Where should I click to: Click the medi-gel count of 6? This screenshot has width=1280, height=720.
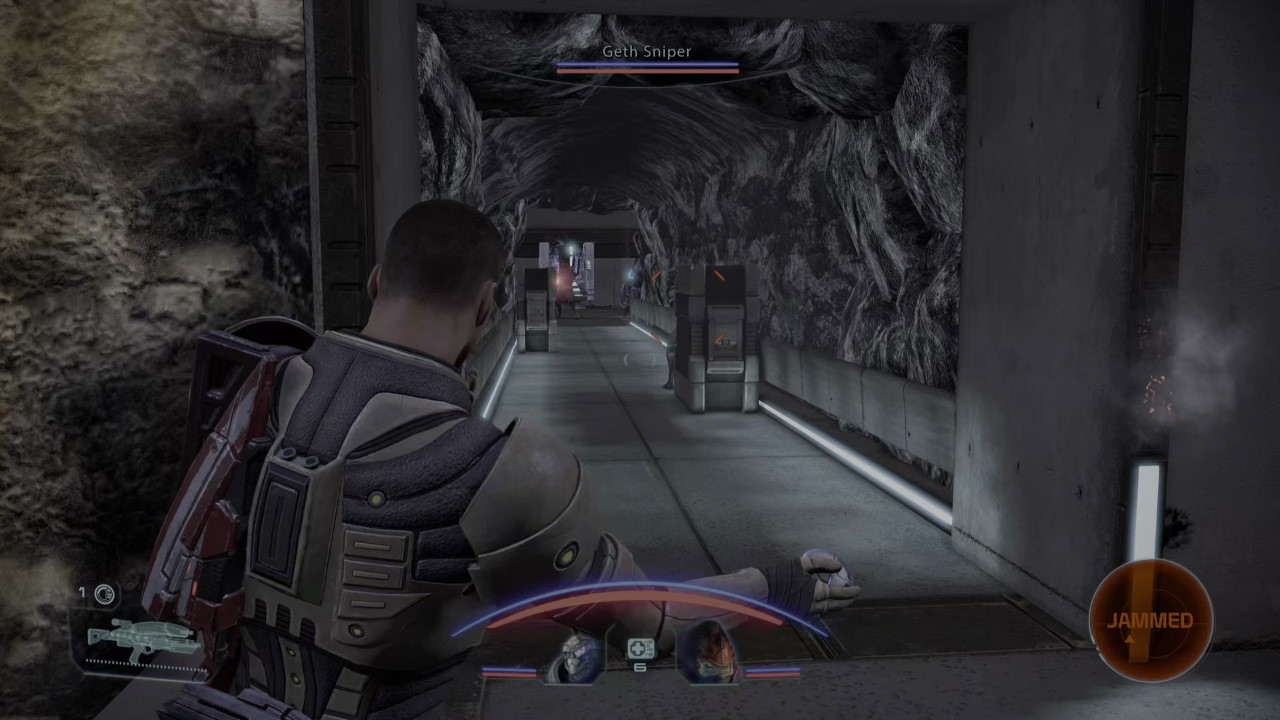point(640,667)
